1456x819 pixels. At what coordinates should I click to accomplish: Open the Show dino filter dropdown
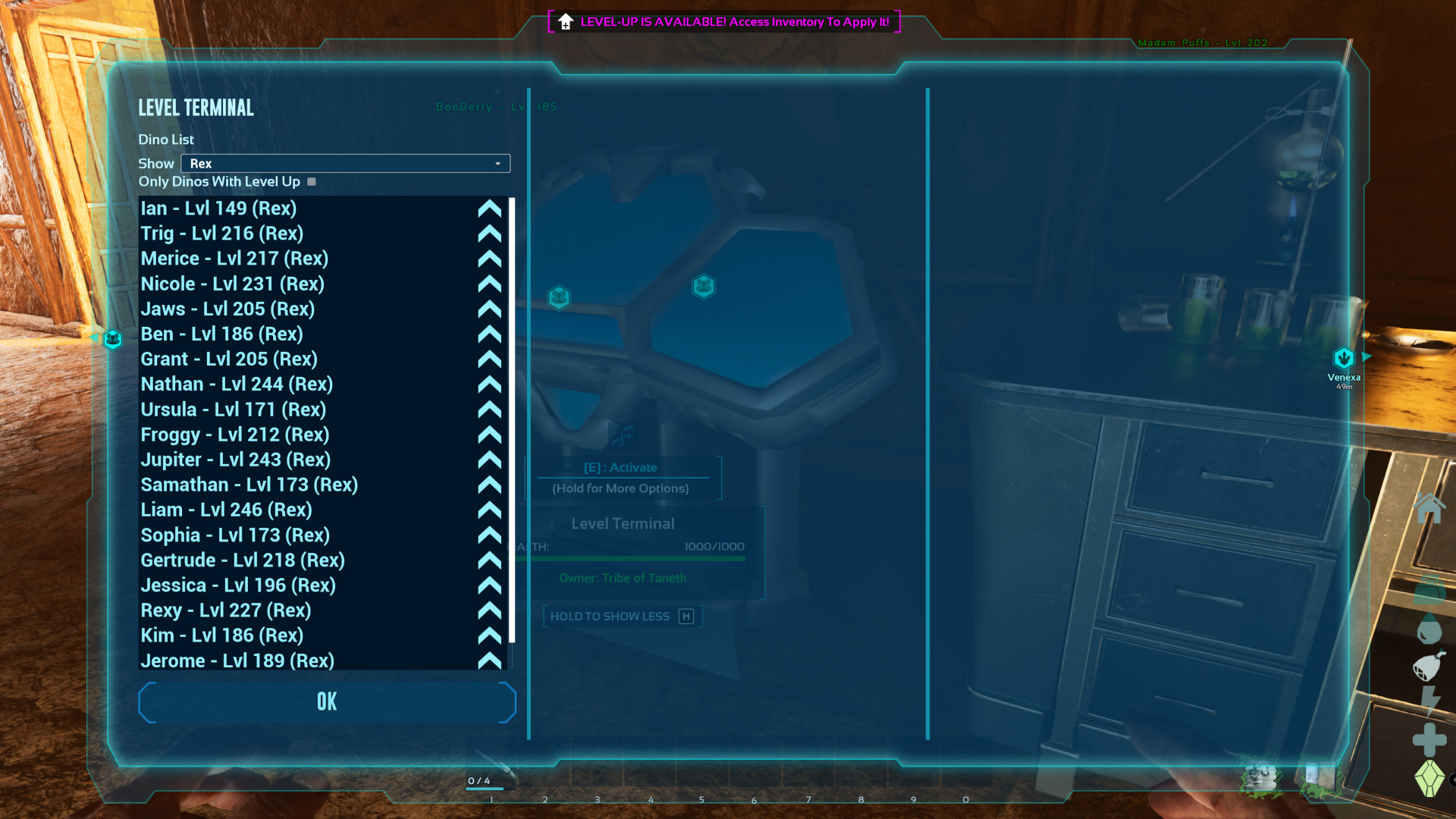pos(344,163)
